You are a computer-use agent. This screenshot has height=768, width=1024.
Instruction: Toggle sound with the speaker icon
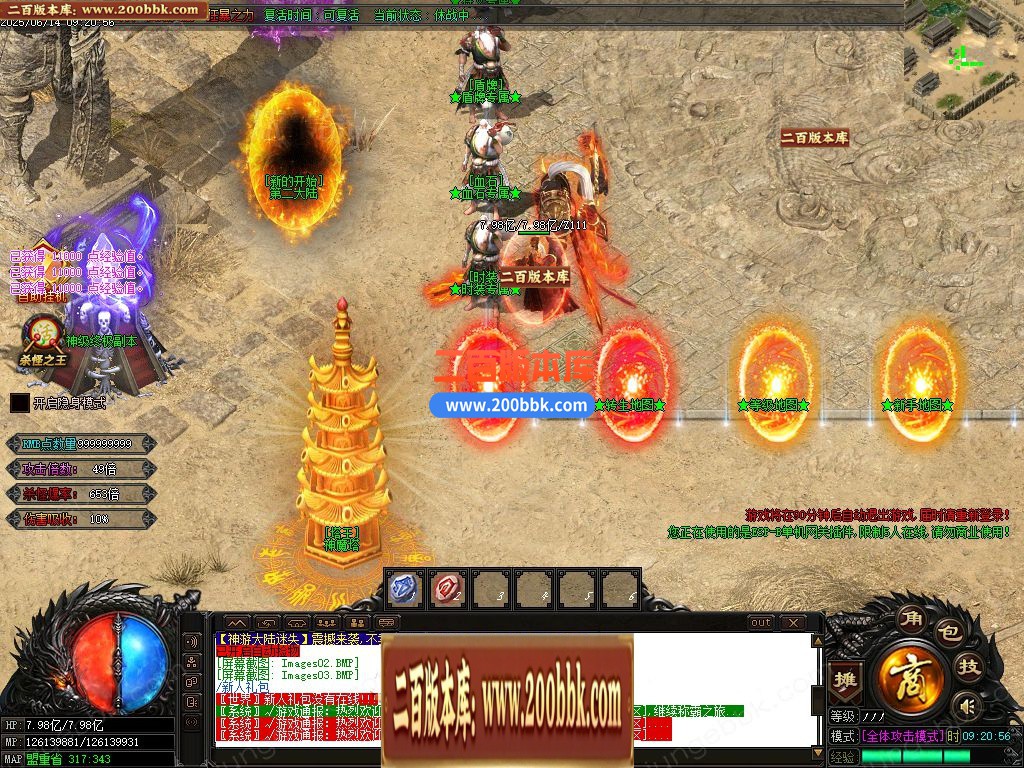click(966, 707)
